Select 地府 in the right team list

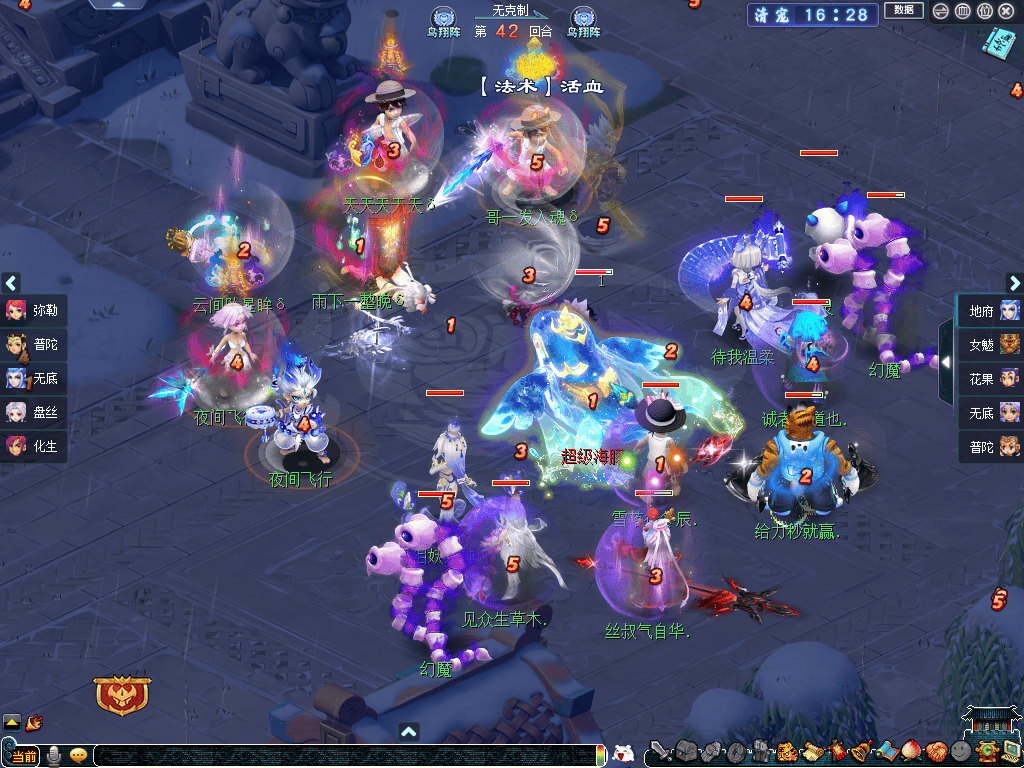tap(991, 311)
